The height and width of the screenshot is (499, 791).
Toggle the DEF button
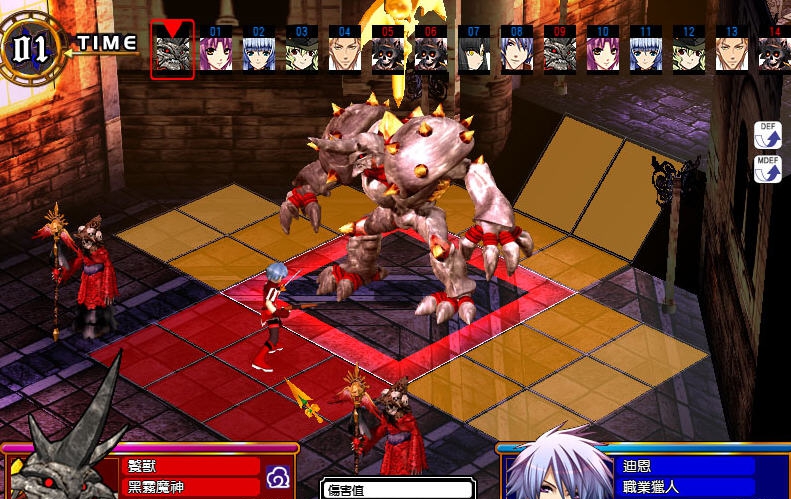(767, 136)
